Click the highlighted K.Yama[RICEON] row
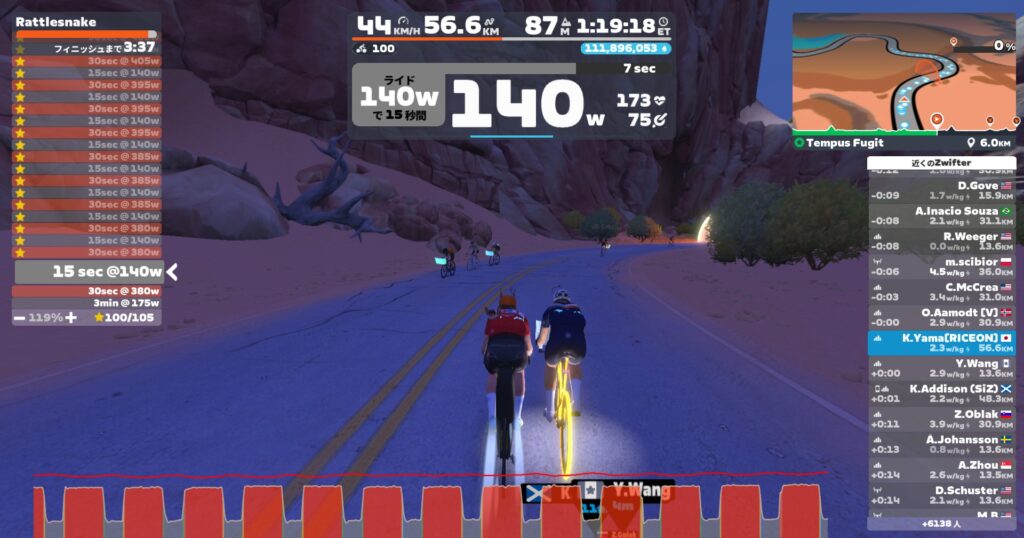This screenshot has width=1024, height=538. click(941, 343)
